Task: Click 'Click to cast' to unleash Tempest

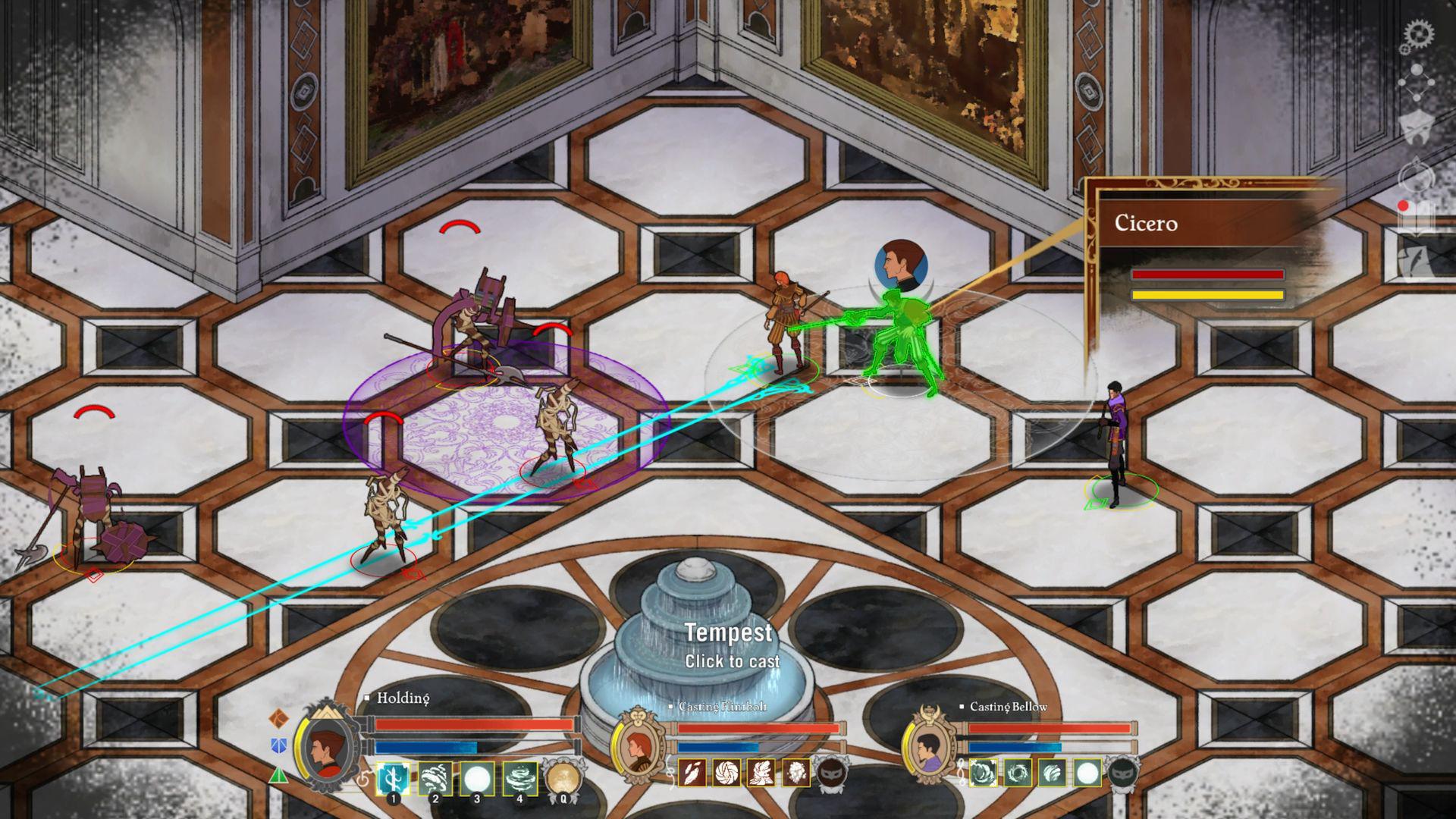Action: pos(732,661)
